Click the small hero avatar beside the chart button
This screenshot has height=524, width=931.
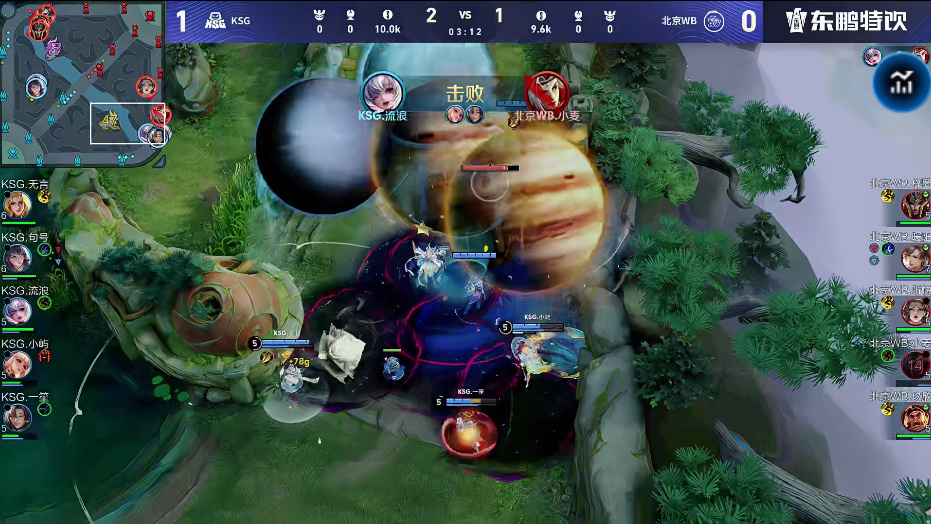[x=873, y=56]
